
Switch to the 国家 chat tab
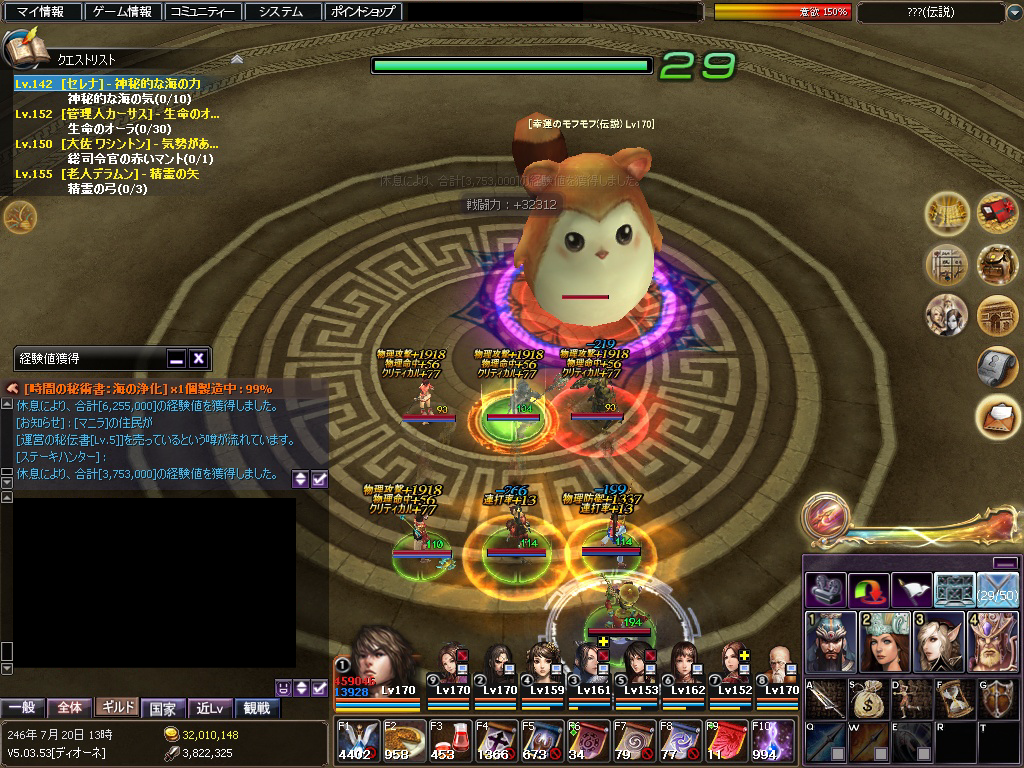click(x=162, y=708)
